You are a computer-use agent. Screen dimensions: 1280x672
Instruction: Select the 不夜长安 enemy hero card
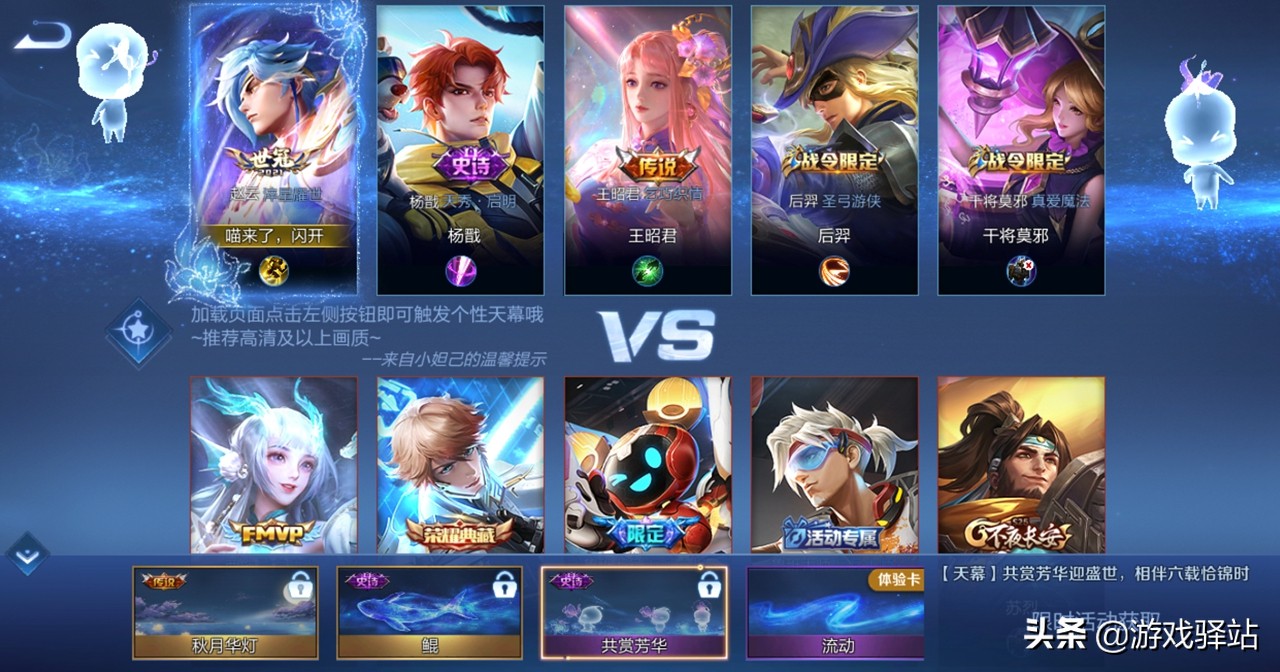pyautogui.click(x=1021, y=465)
